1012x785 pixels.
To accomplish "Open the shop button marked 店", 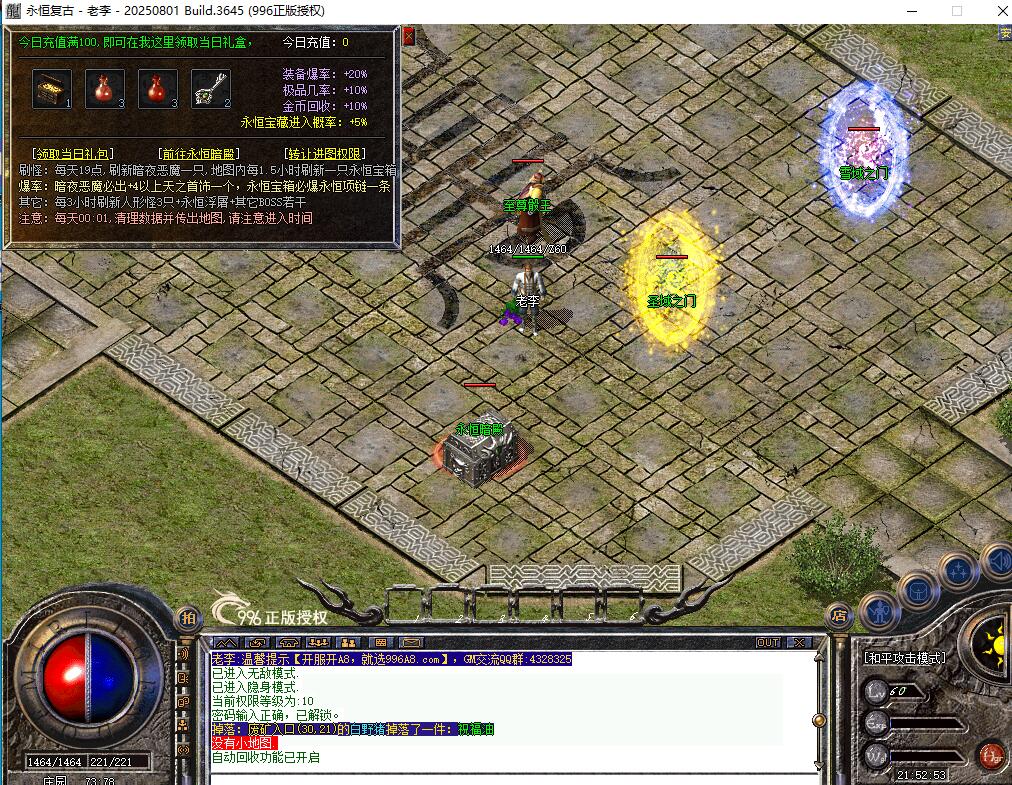I will click(839, 617).
